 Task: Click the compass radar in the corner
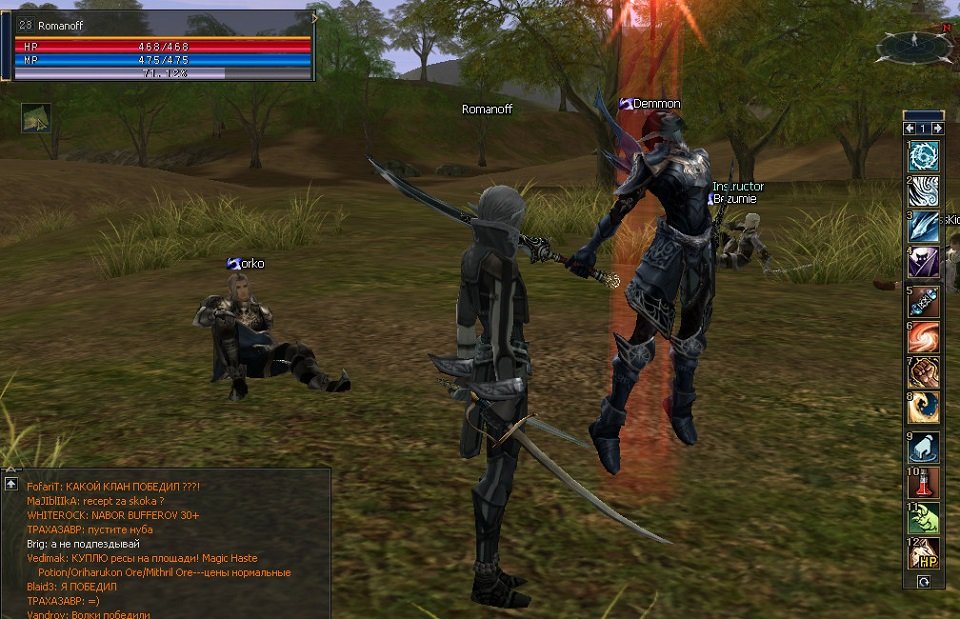914,46
